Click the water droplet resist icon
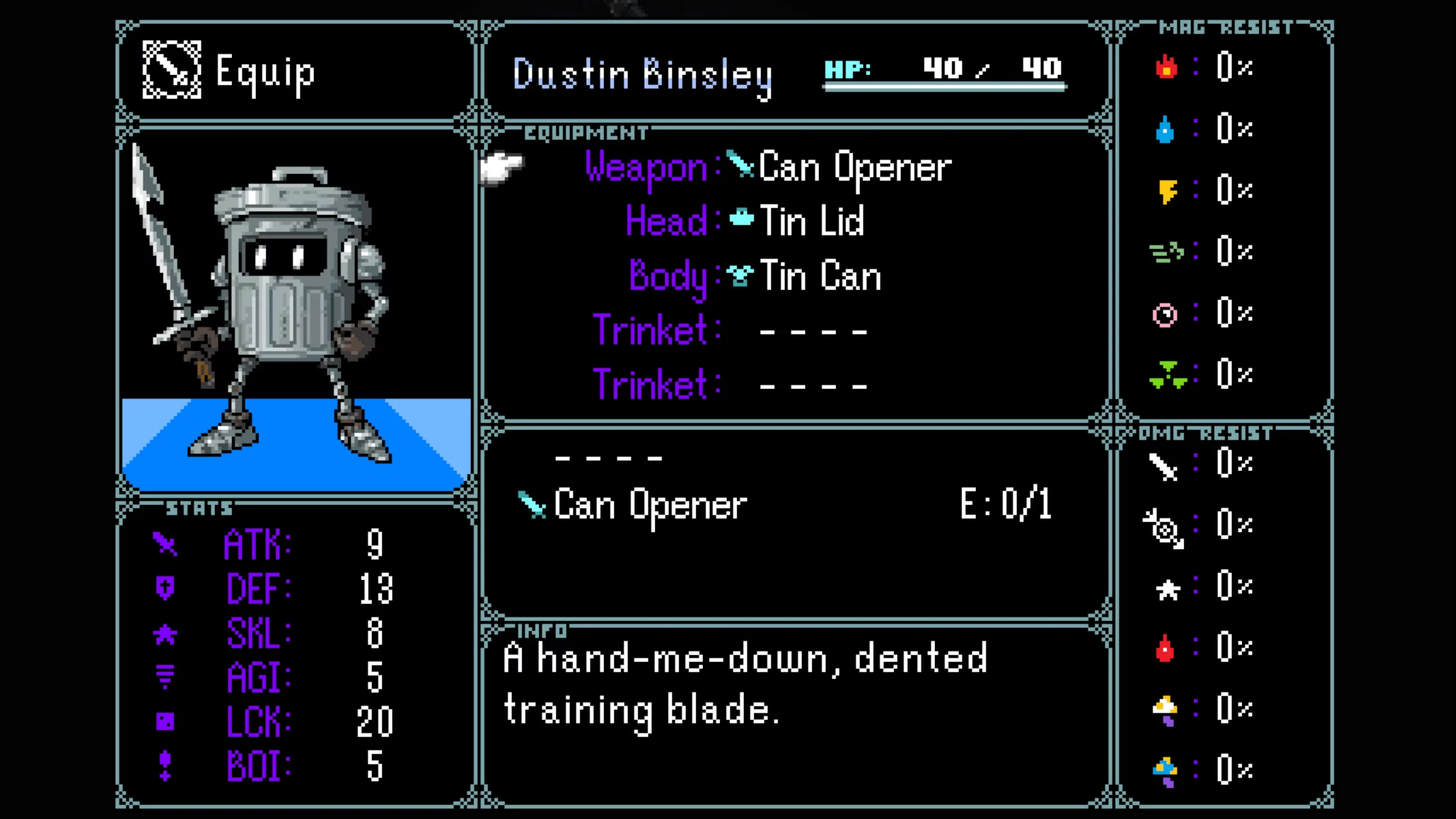Image resolution: width=1456 pixels, height=819 pixels. pyautogui.click(x=1166, y=130)
